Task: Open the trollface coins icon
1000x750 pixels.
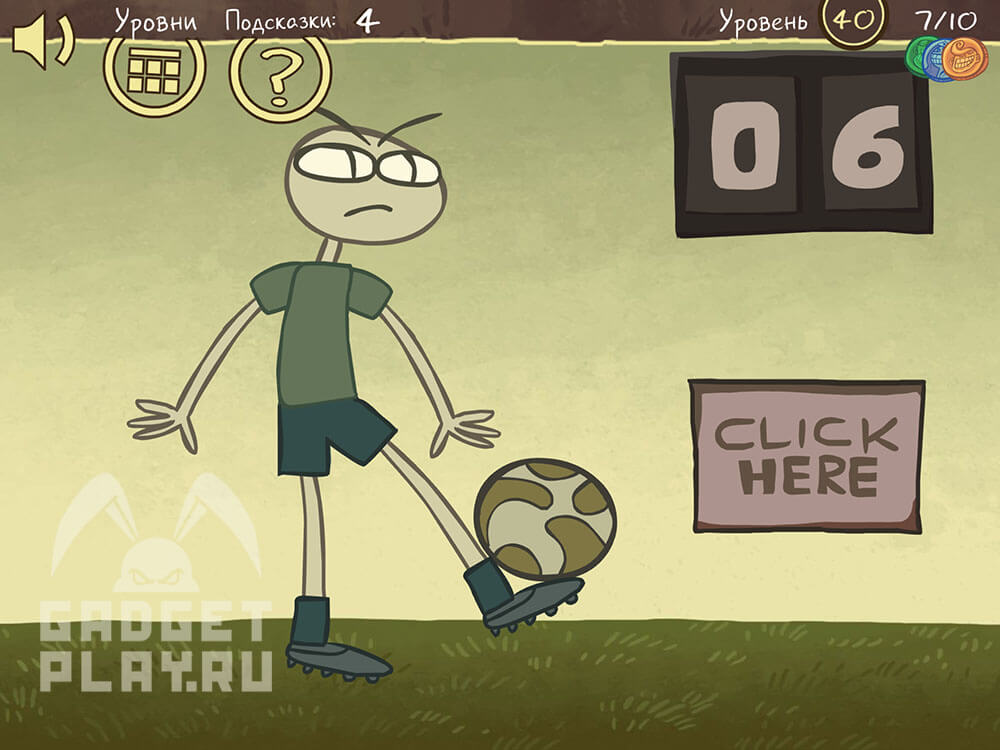Action: coord(946,58)
